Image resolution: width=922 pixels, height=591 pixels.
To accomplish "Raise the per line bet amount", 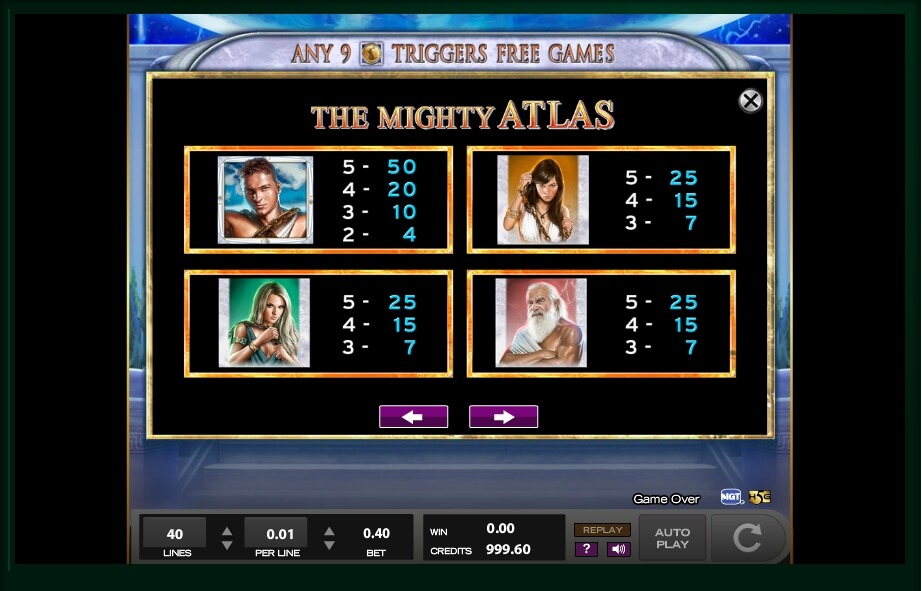I will tap(329, 531).
